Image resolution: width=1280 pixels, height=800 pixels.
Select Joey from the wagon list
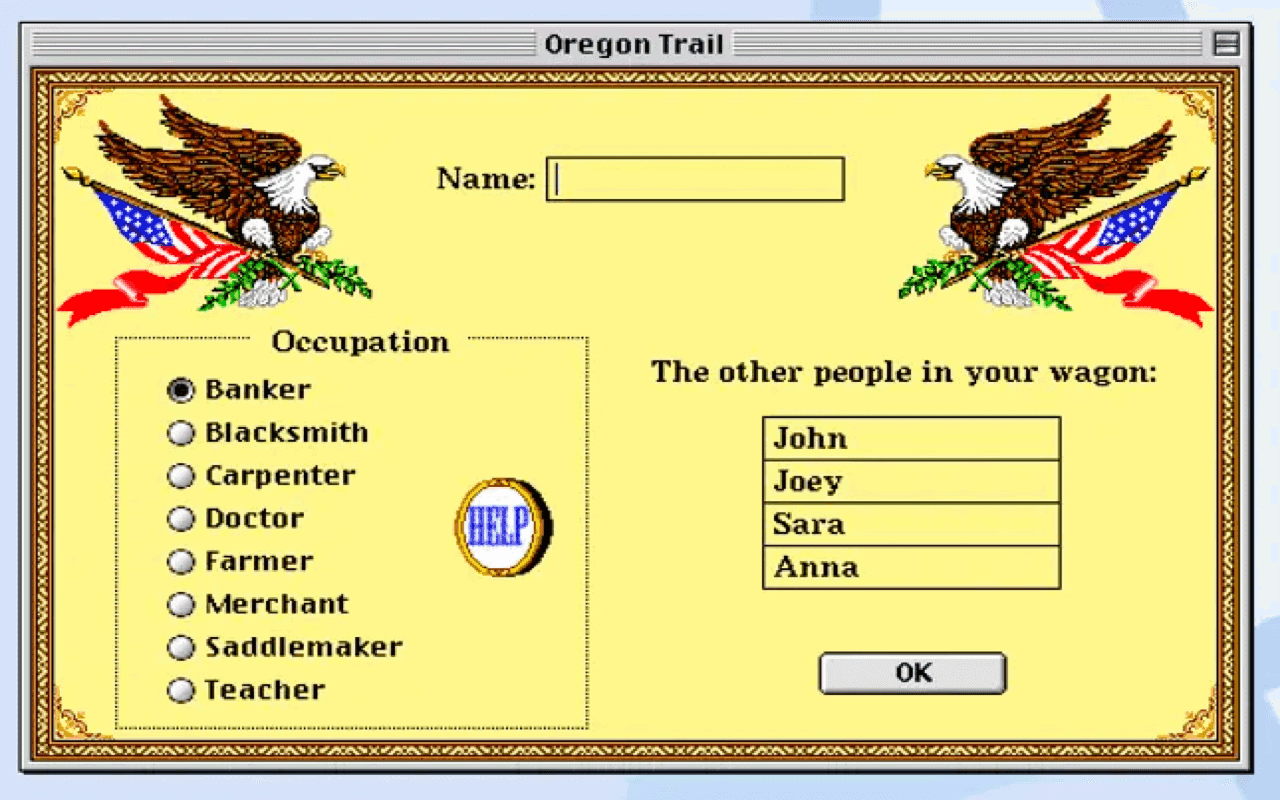pyautogui.click(x=911, y=481)
